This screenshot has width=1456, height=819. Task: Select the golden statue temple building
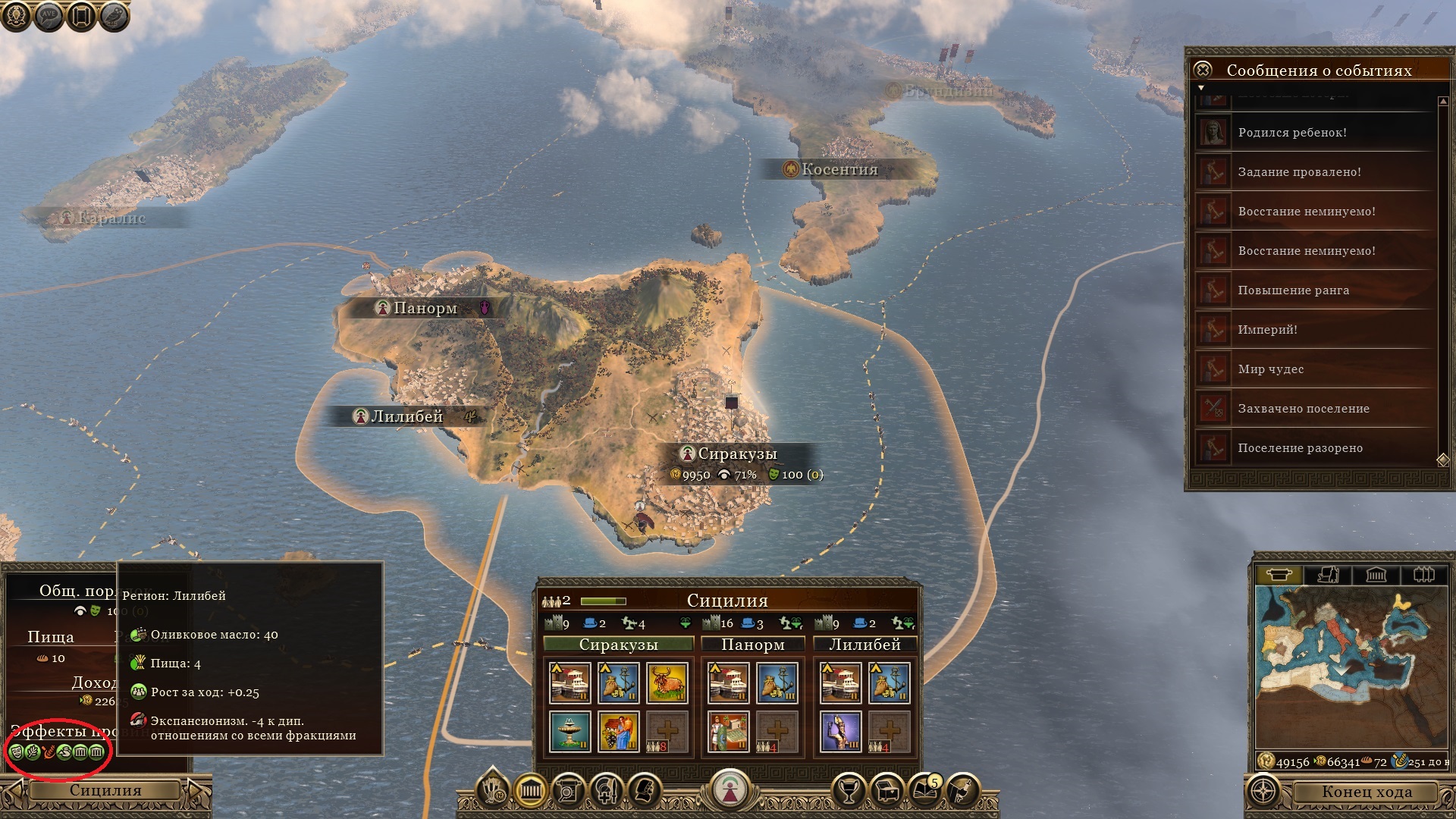tap(840, 732)
